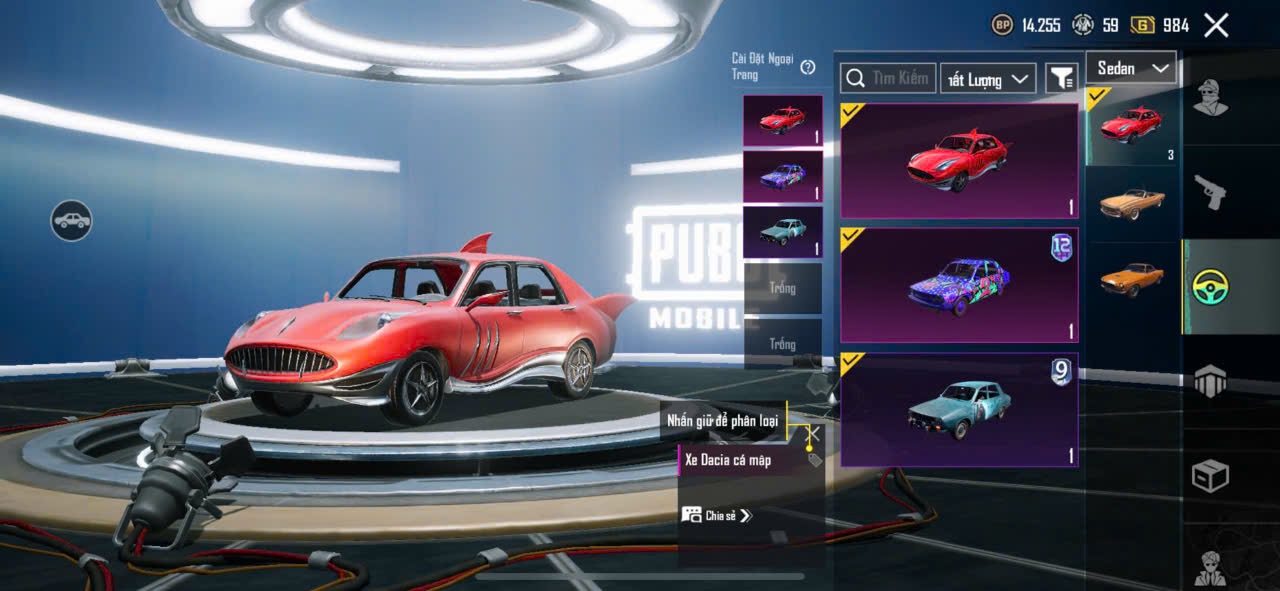Tap the round car icon on the left
The width and height of the screenshot is (1280, 591).
click(71, 220)
